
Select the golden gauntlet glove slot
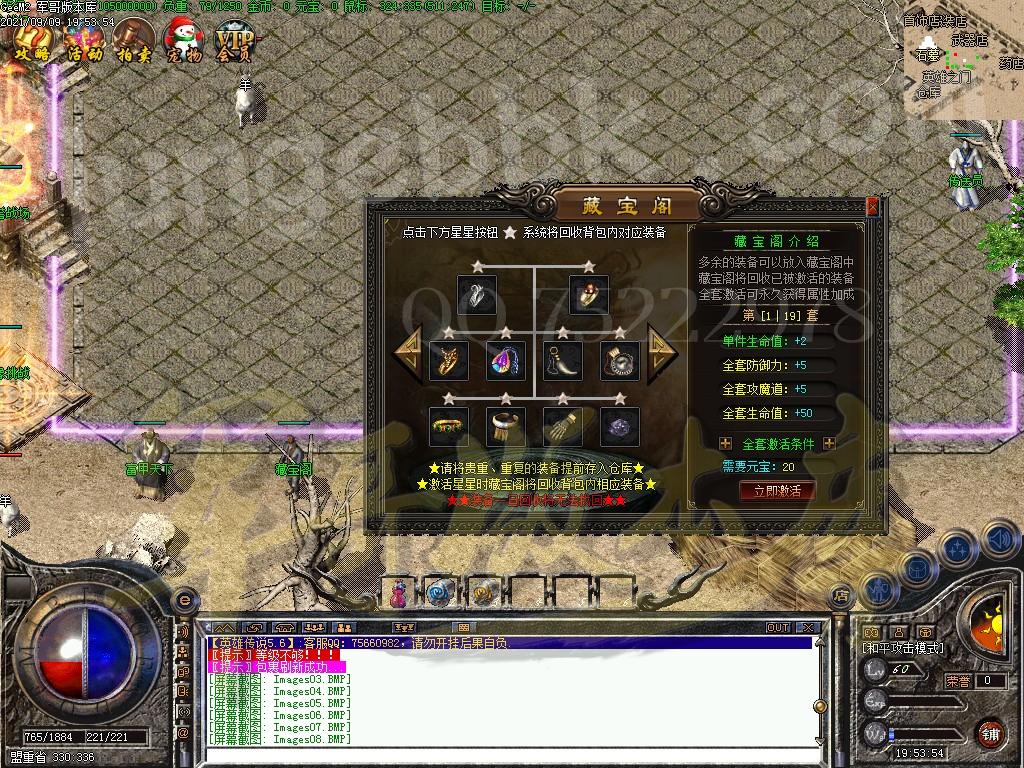(562, 427)
